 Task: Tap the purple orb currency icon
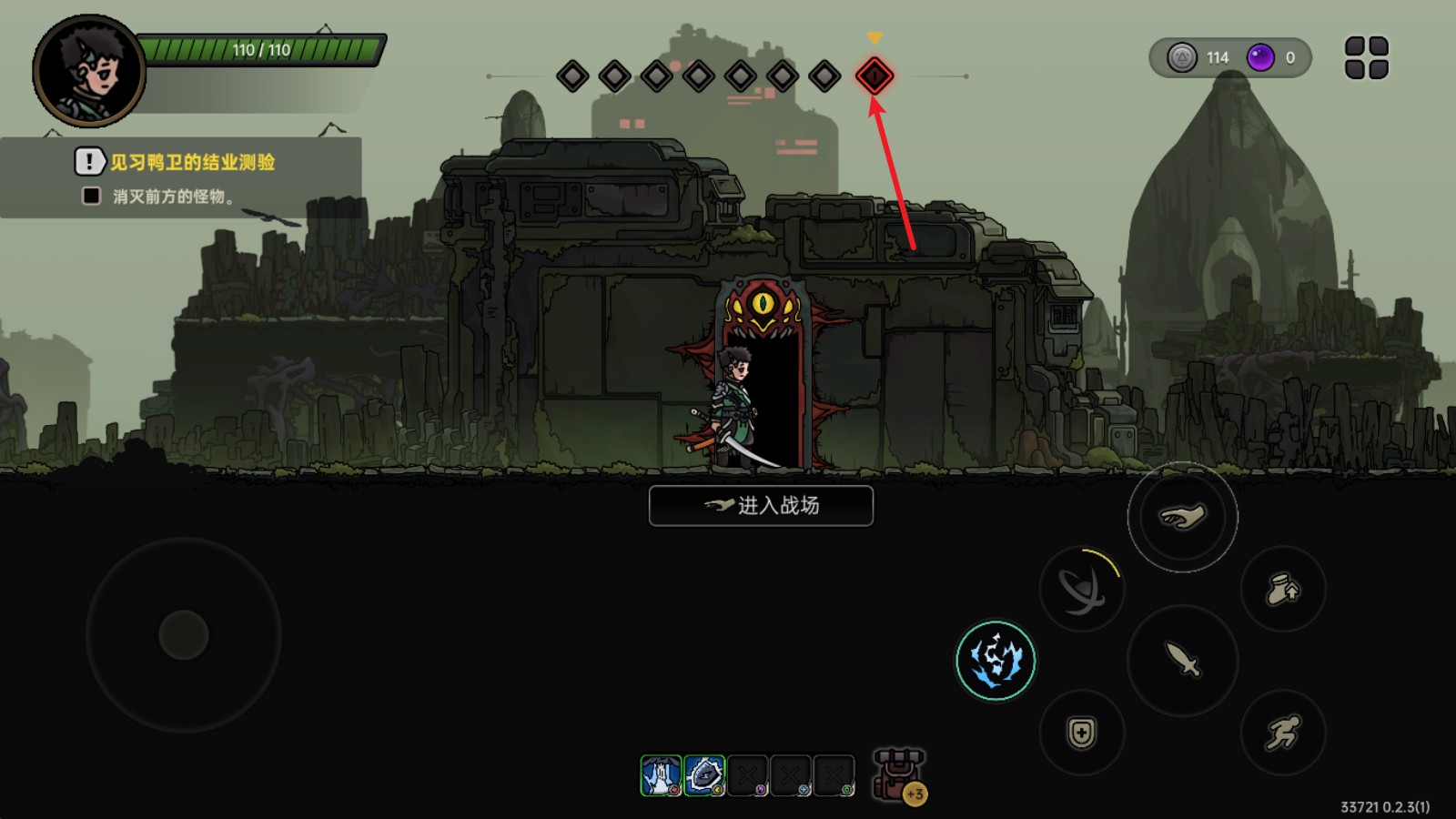click(x=1260, y=58)
